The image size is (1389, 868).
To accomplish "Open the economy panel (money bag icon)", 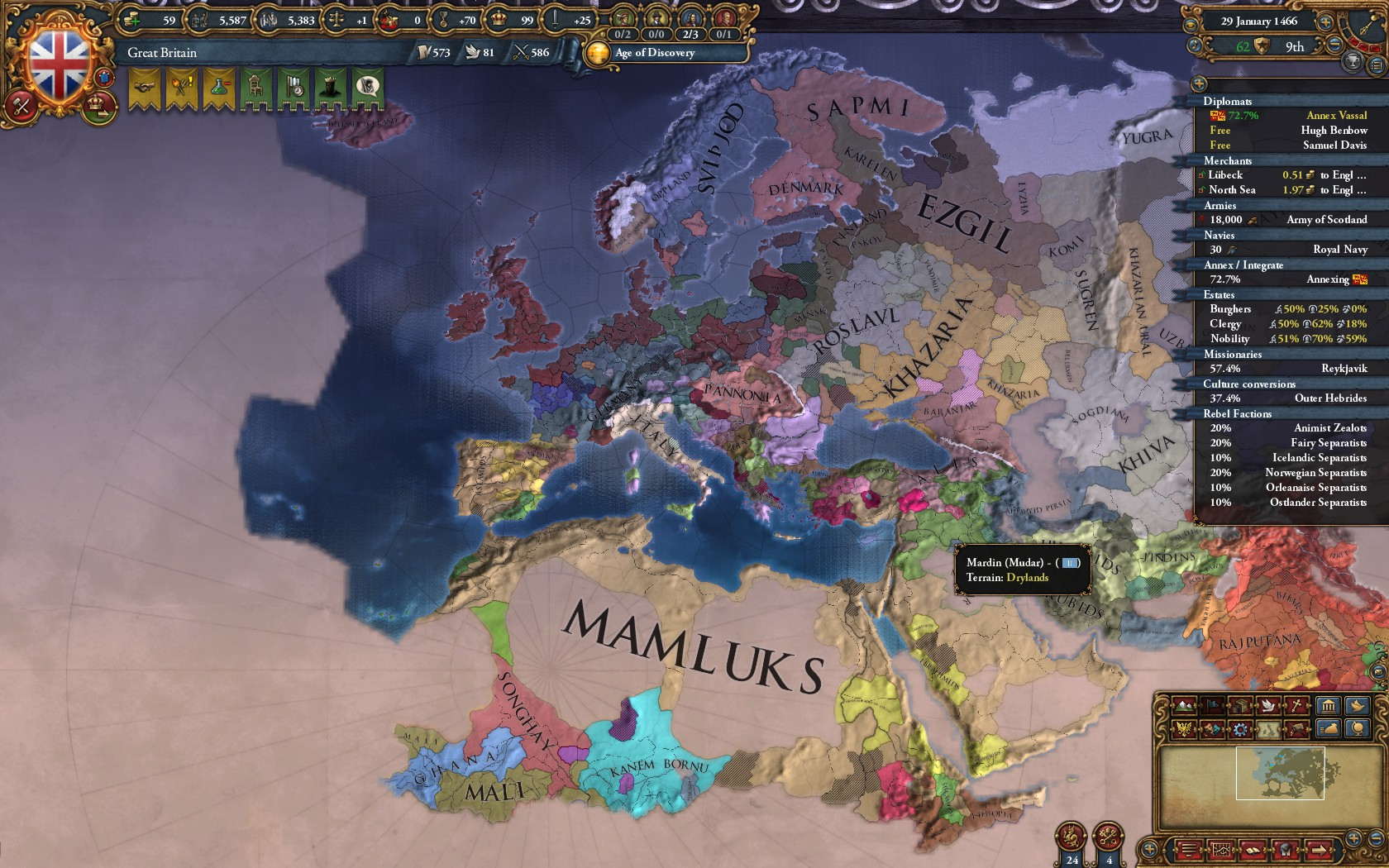I will point(1329,729).
